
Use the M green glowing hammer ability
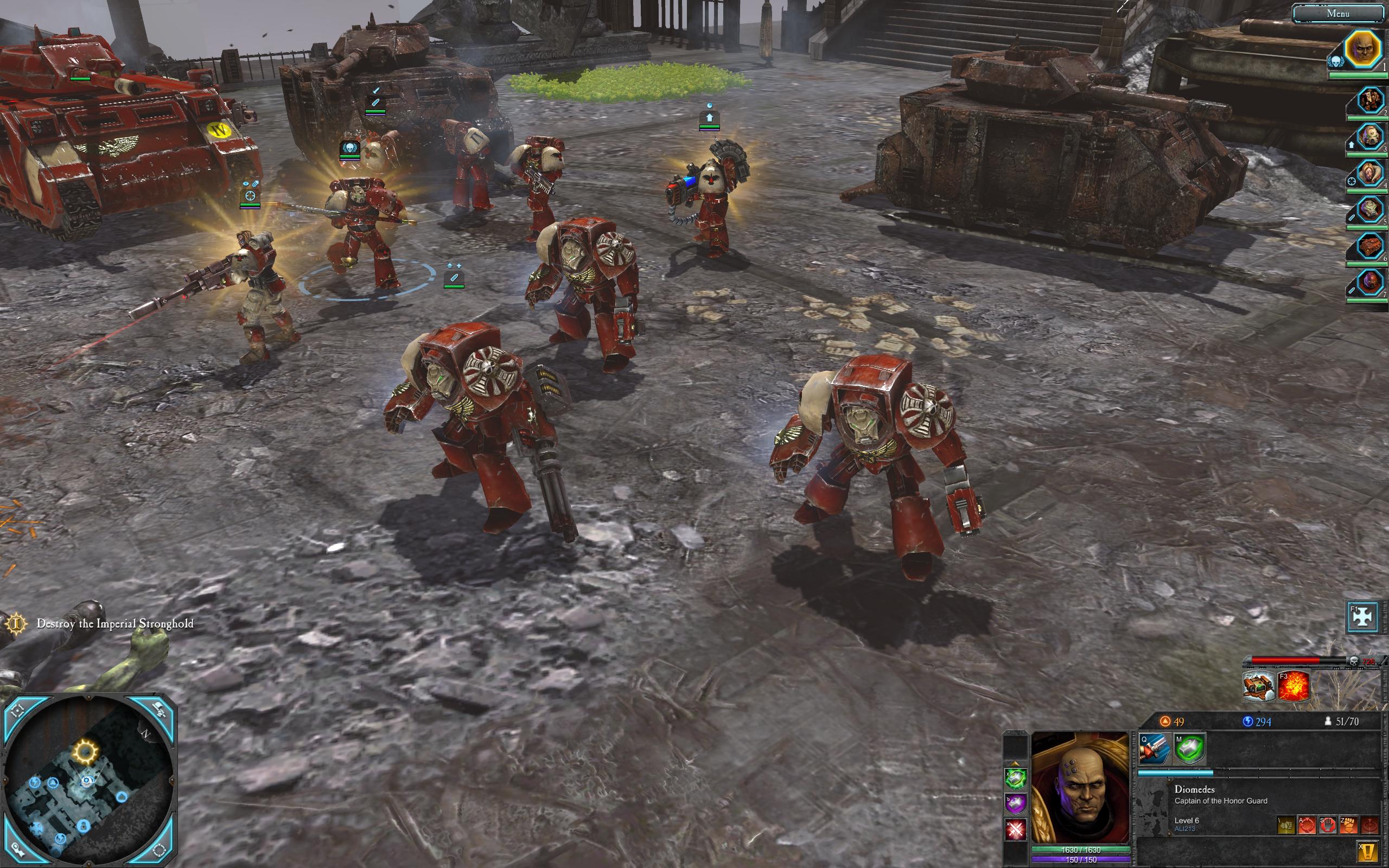[1189, 750]
